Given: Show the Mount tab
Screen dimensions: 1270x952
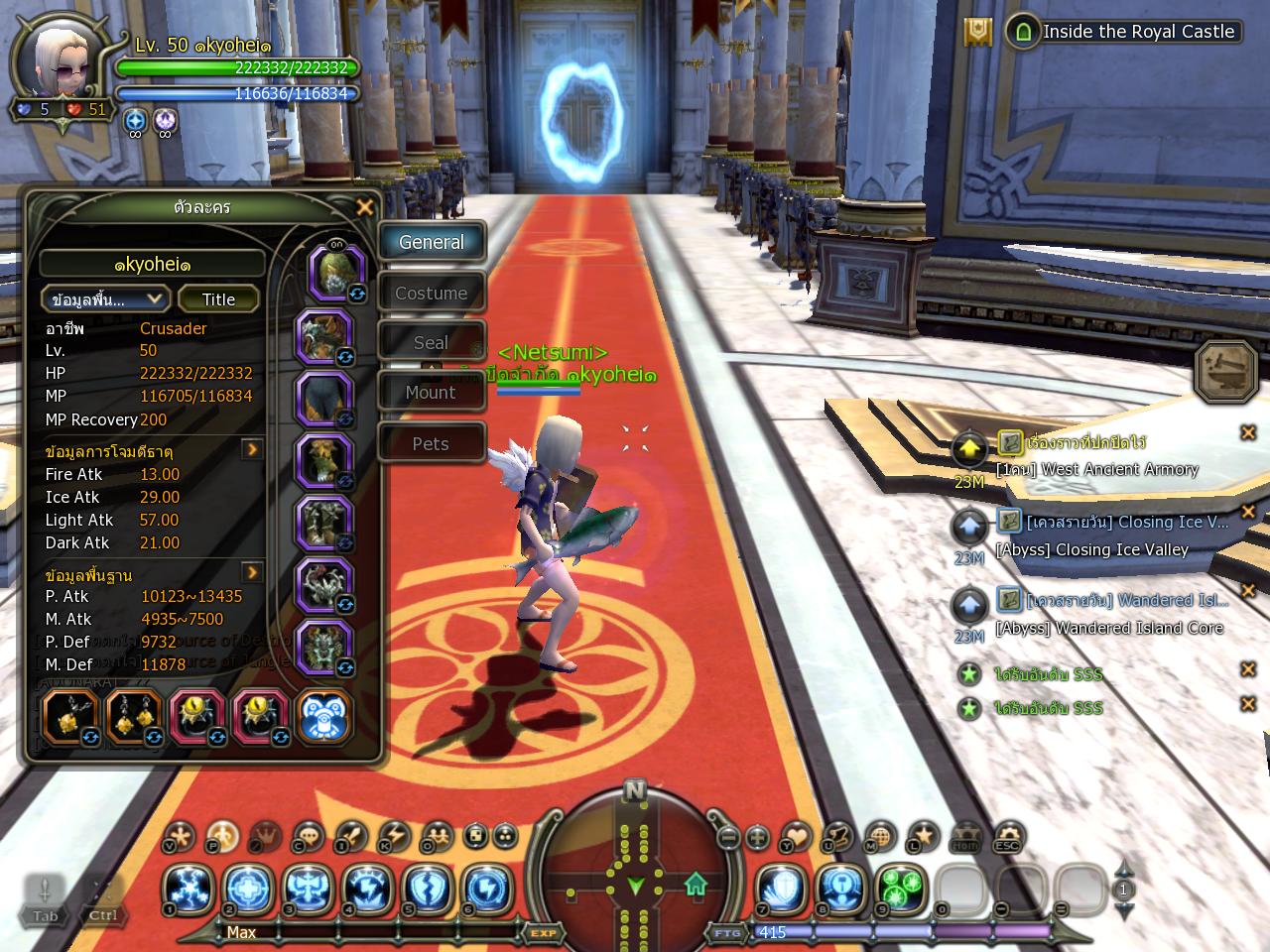Looking at the screenshot, I should 431,393.
